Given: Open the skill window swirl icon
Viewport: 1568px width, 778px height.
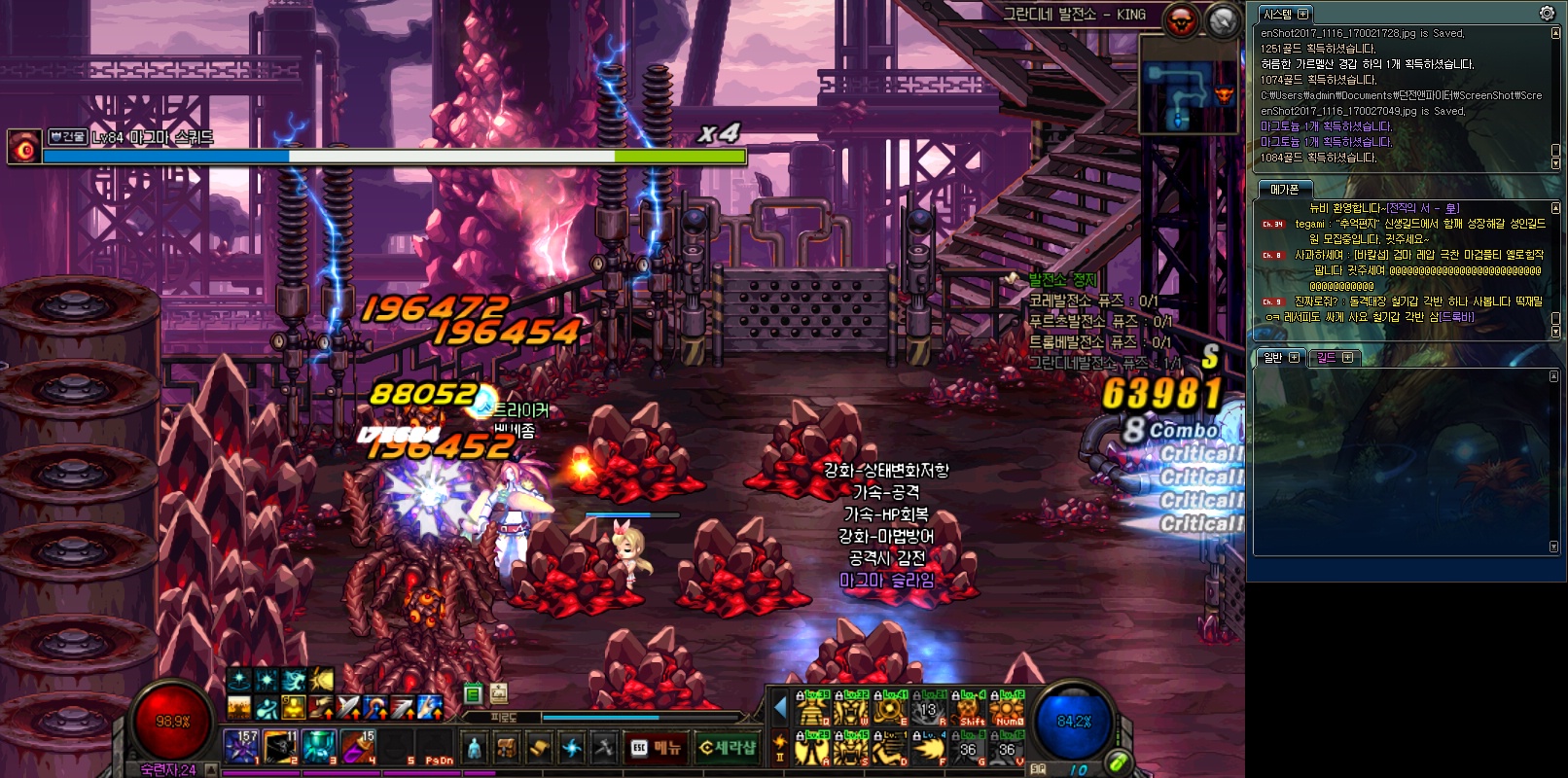Looking at the screenshot, I should pyautogui.click(x=572, y=747).
